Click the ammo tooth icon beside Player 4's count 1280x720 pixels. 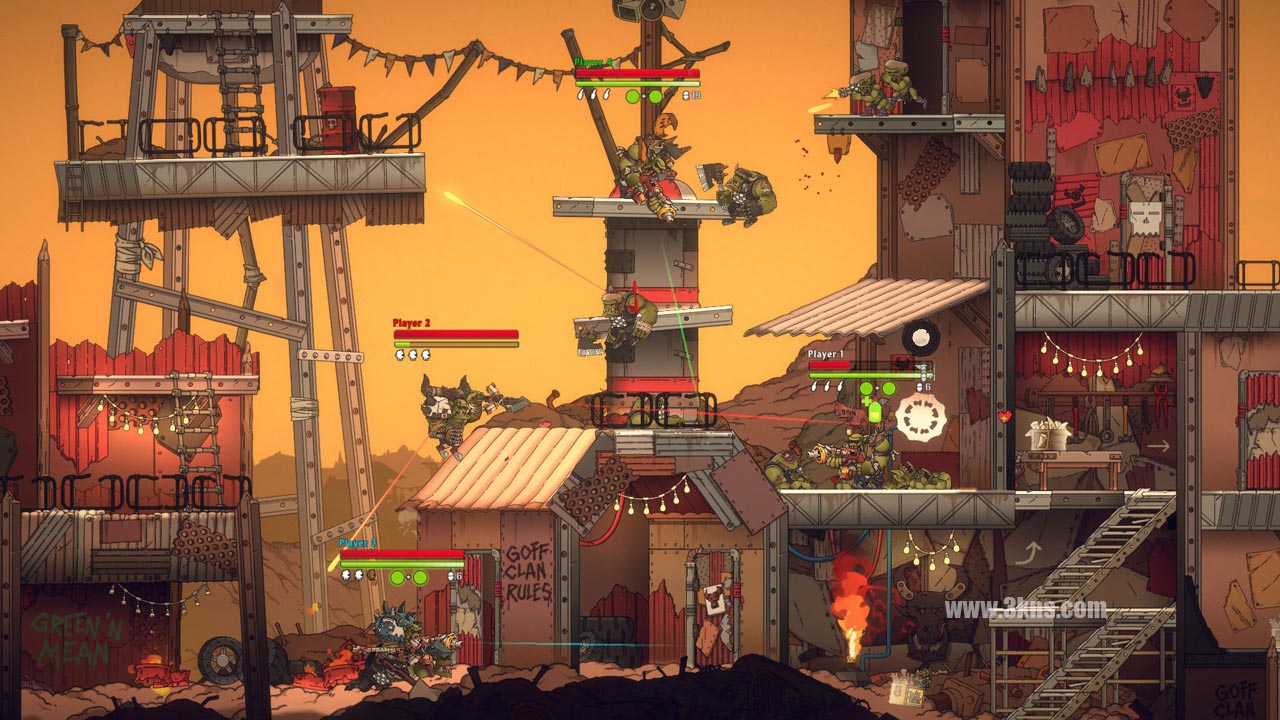686,95
